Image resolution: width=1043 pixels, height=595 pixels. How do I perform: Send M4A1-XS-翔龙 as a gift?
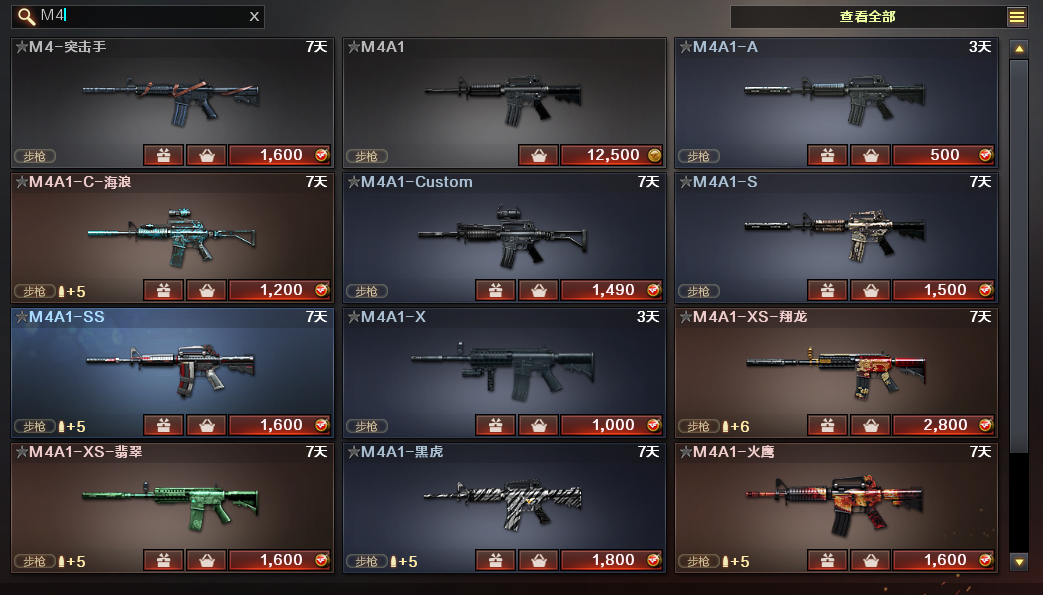(827, 425)
